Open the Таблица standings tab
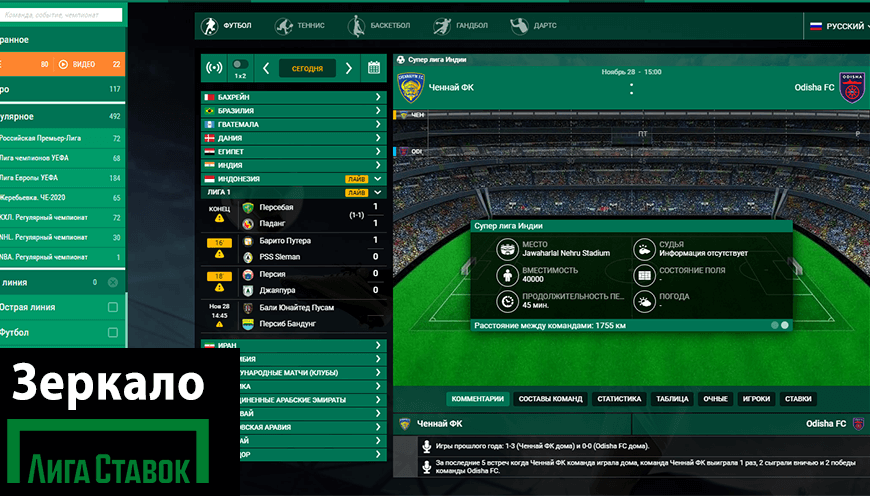This screenshot has height=496, width=870. (672, 398)
